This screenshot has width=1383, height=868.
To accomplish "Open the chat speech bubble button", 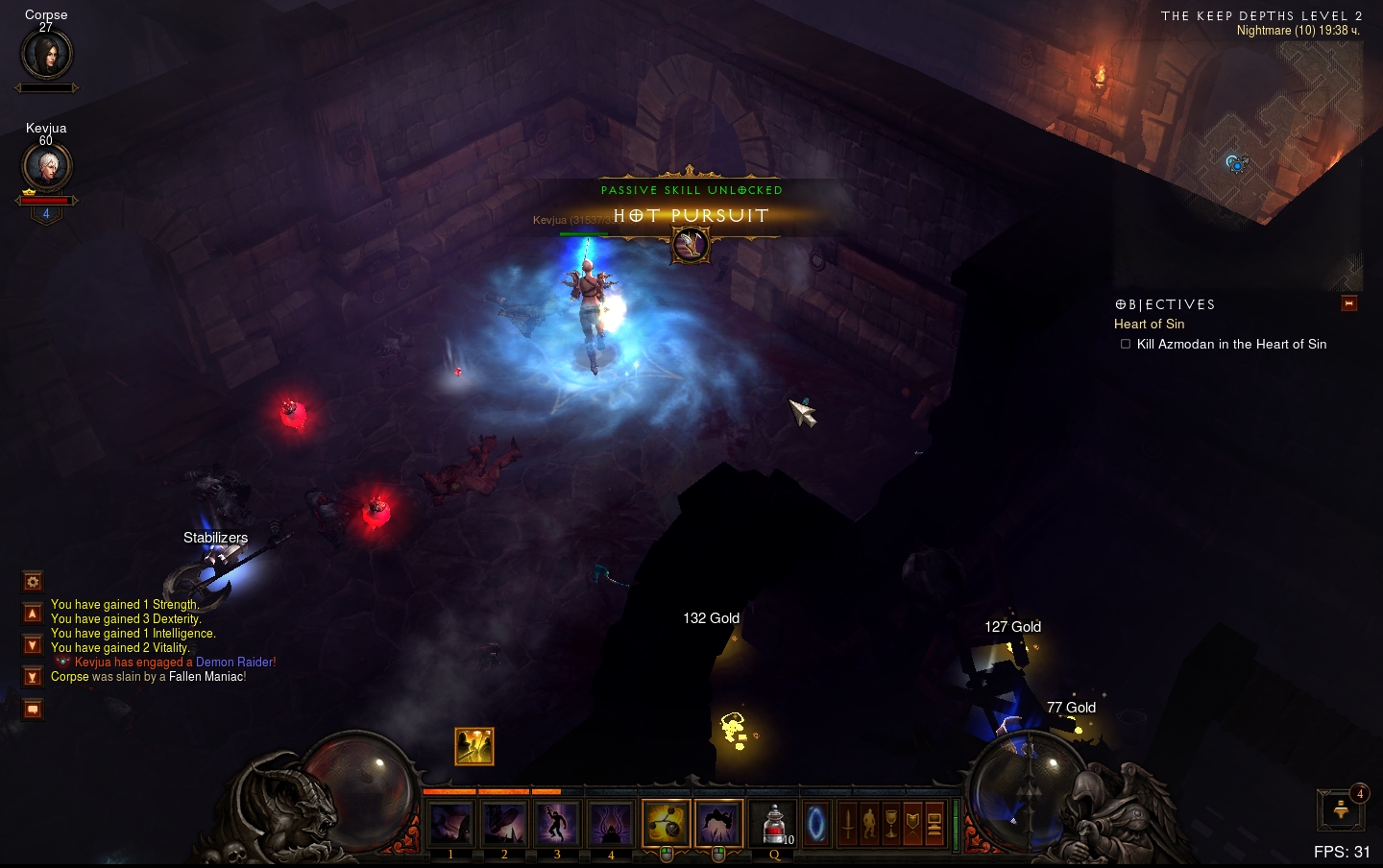I will tap(33, 710).
